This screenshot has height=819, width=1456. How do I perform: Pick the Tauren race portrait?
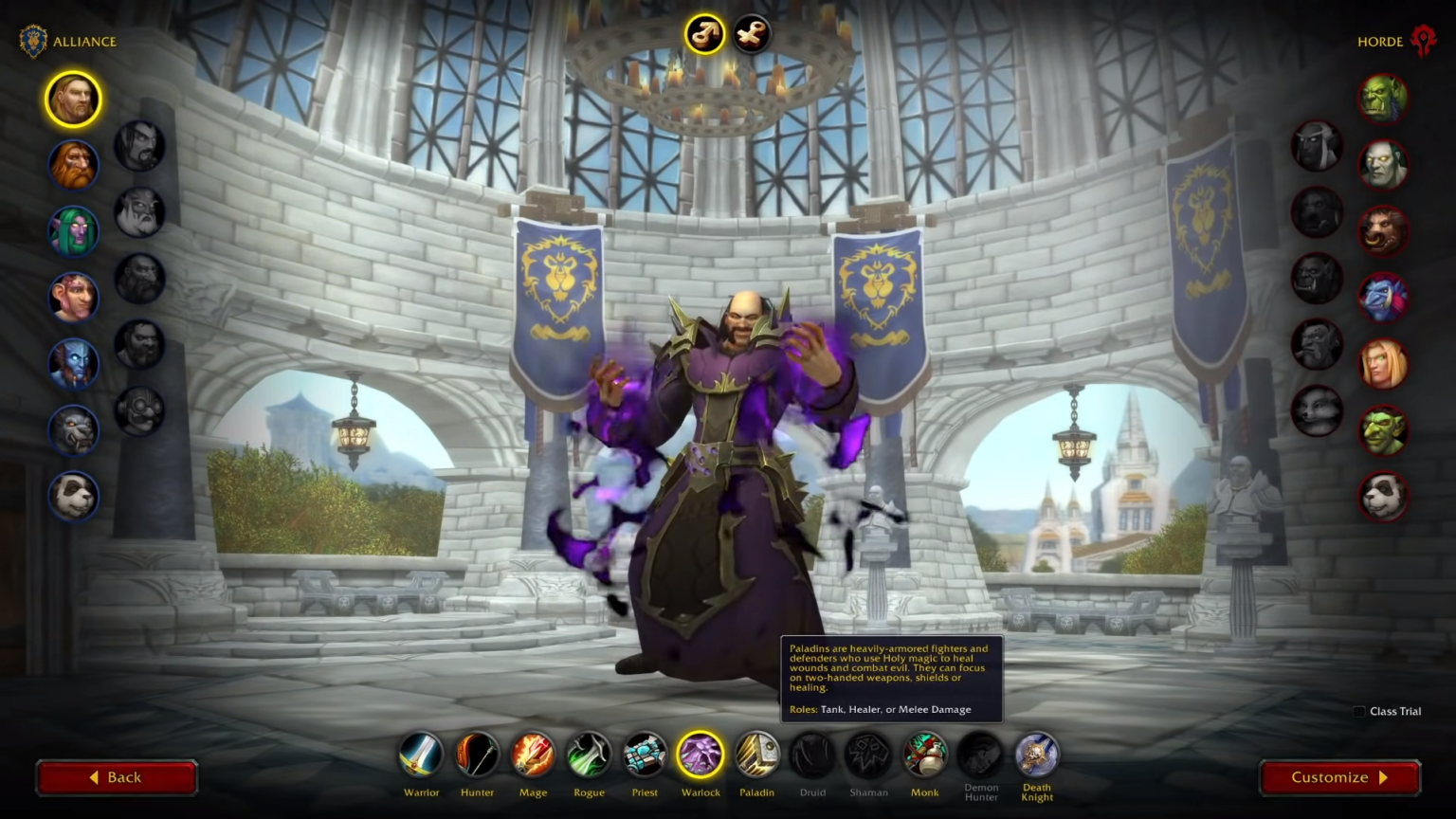tap(1383, 231)
